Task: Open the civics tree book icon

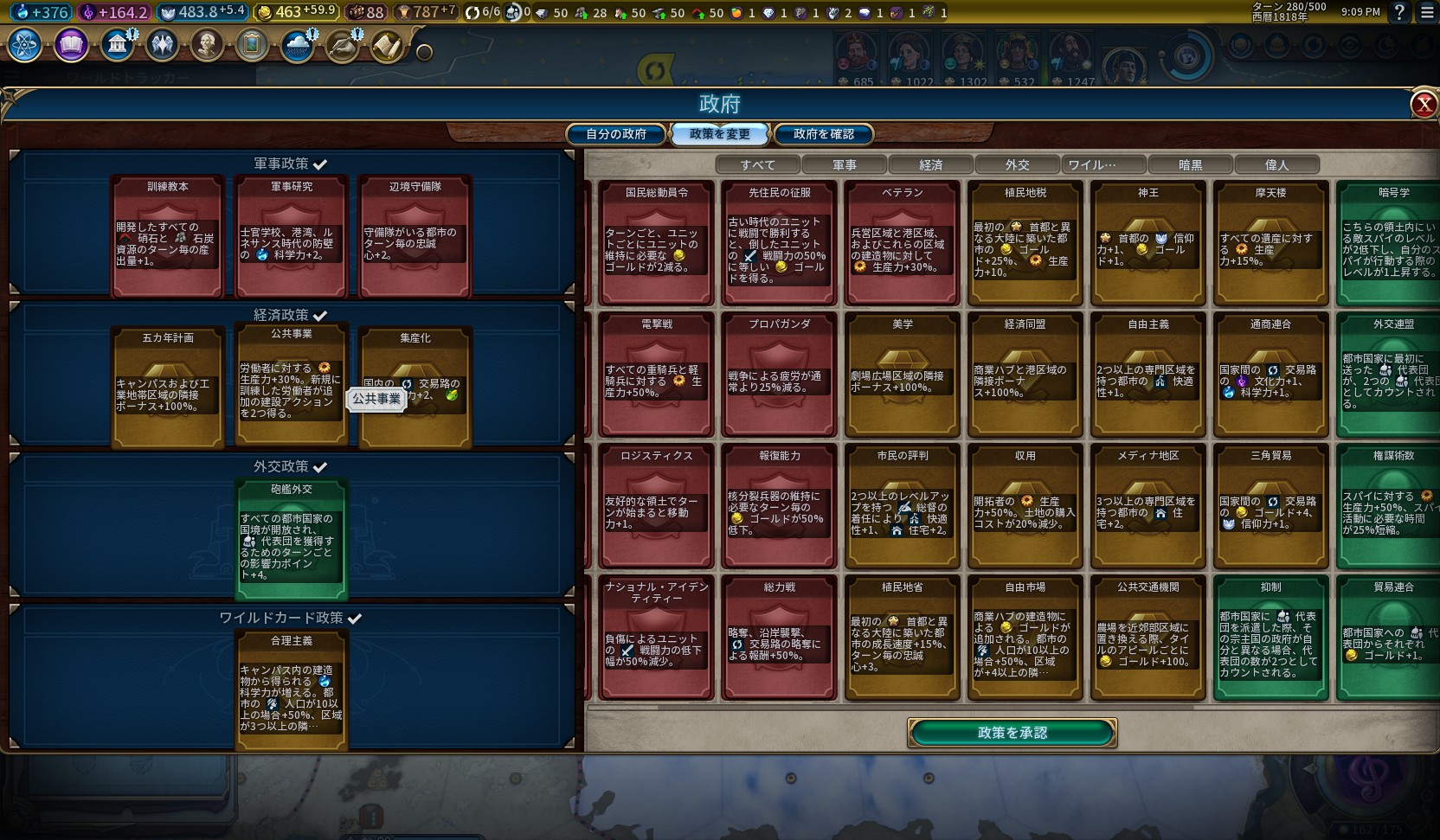Action: click(71, 45)
